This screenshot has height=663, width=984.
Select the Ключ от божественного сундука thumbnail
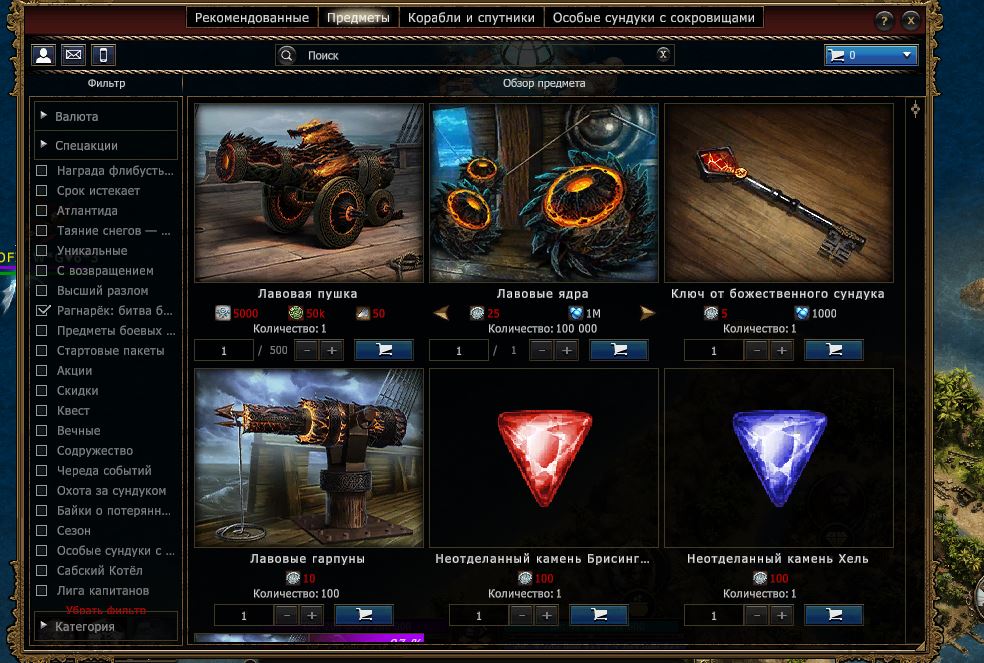click(x=778, y=193)
